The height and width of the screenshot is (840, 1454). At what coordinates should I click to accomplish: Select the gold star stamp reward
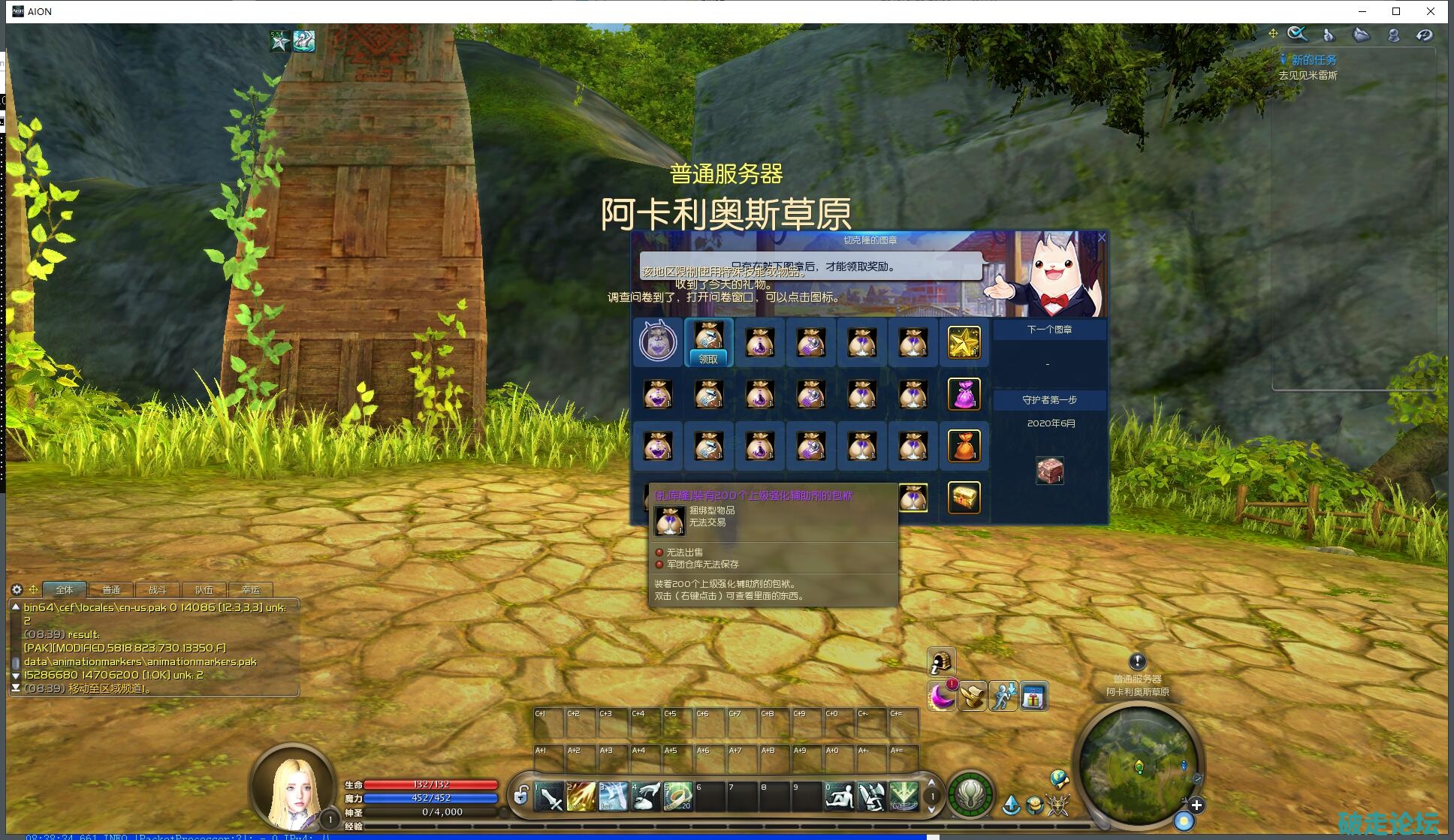(x=964, y=342)
